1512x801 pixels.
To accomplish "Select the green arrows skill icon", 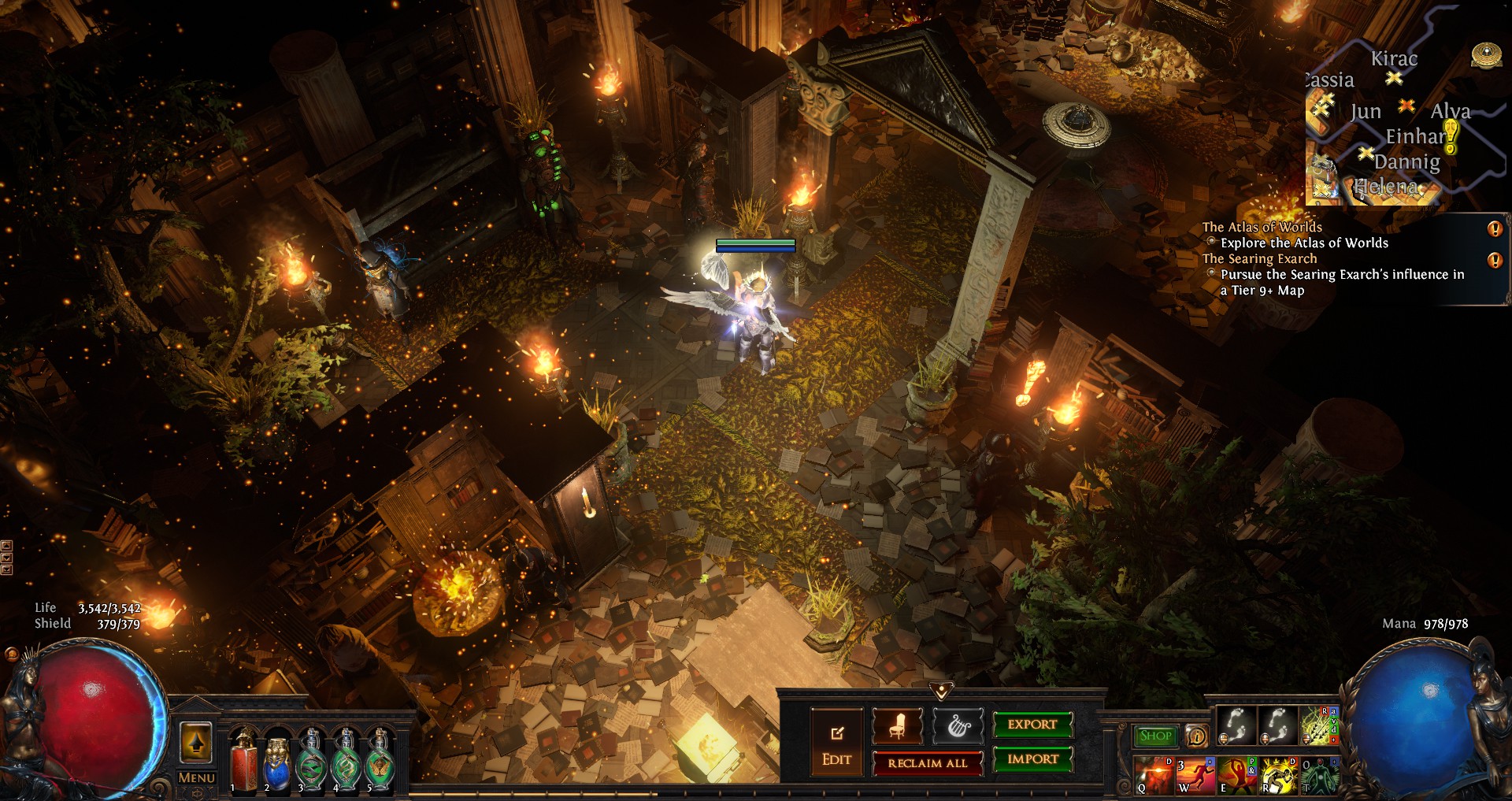I will [1318, 725].
